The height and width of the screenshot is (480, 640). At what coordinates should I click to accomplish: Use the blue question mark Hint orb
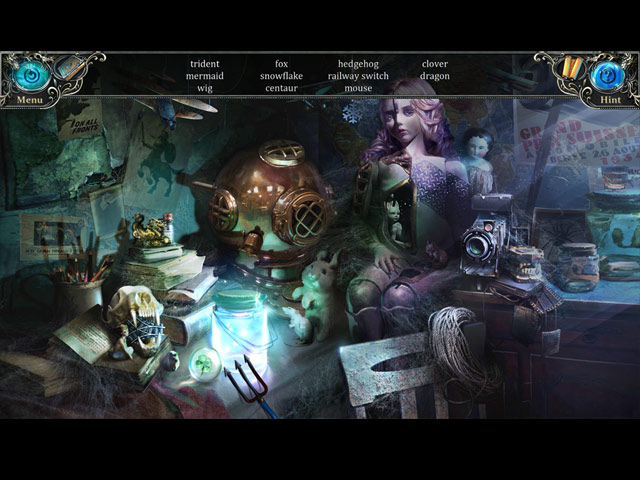[608, 74]
